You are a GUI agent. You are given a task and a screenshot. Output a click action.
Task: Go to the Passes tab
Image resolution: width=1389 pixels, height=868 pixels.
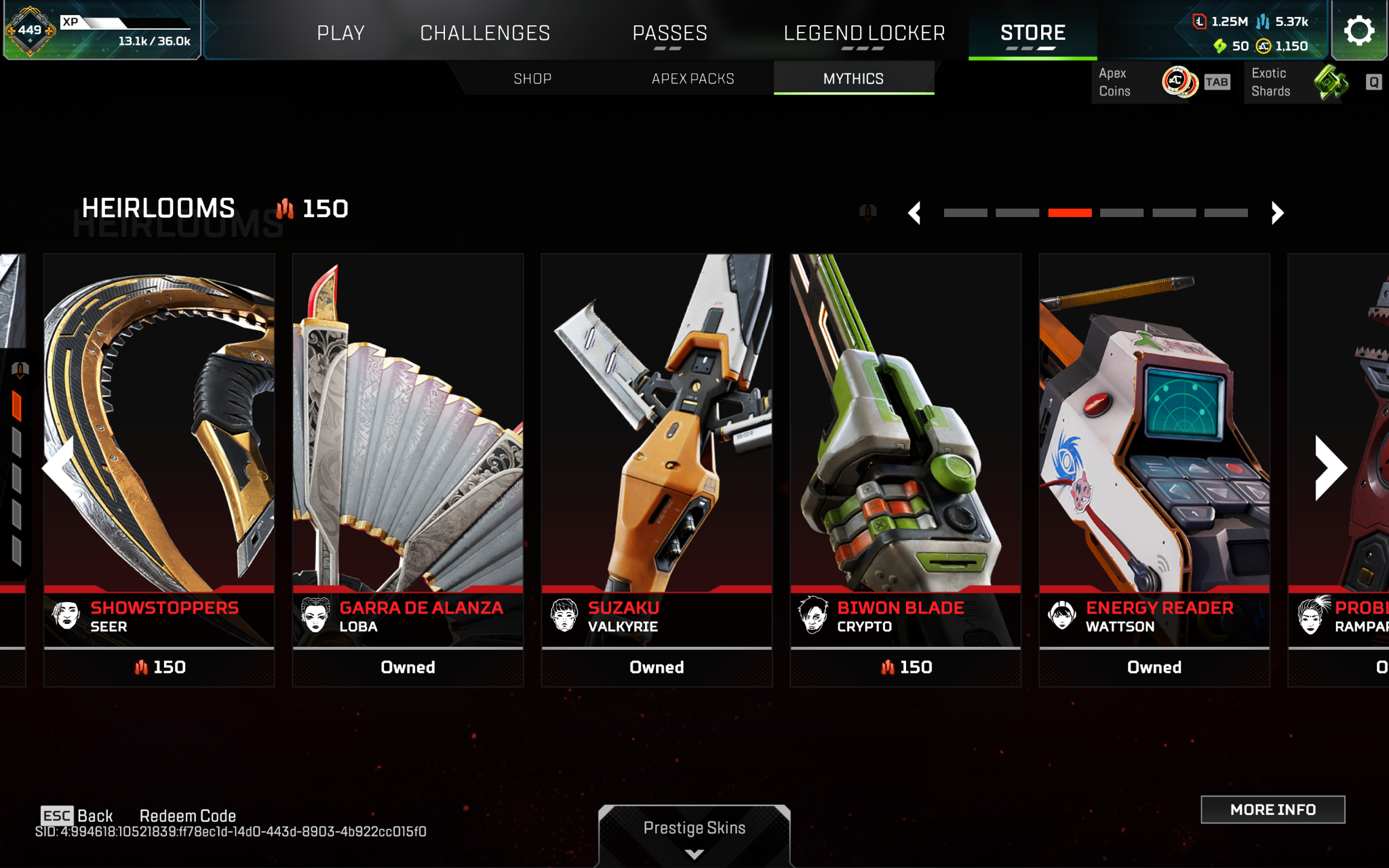(669, 33)
